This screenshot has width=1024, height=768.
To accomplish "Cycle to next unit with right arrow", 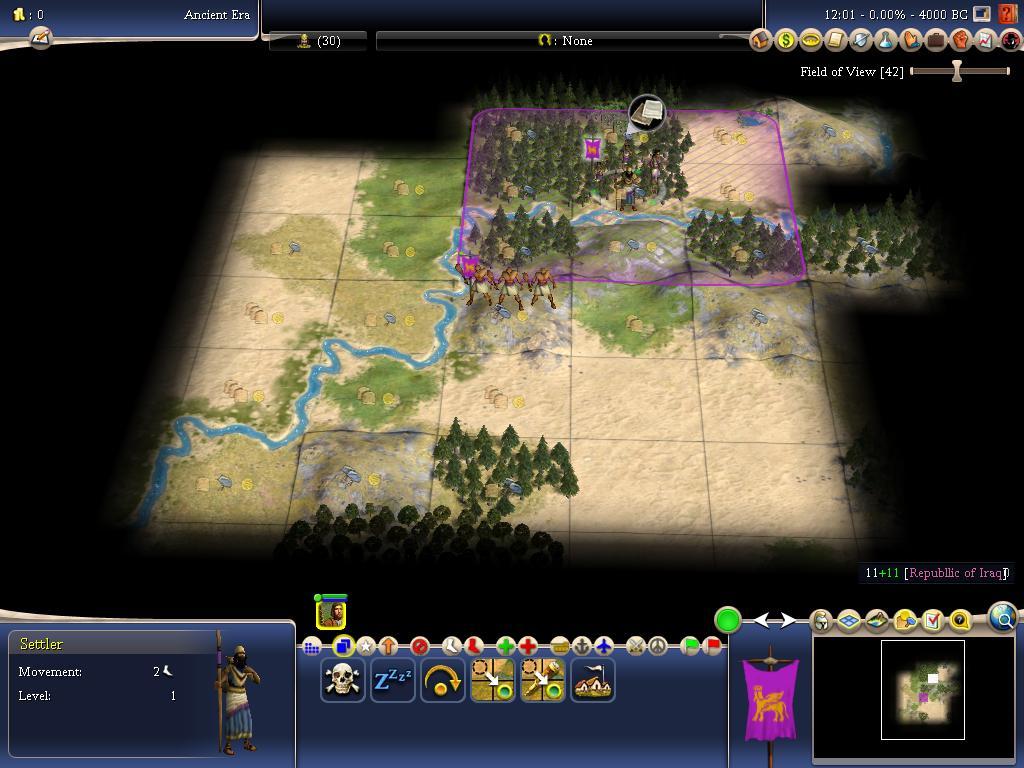I will coord(787,621).
